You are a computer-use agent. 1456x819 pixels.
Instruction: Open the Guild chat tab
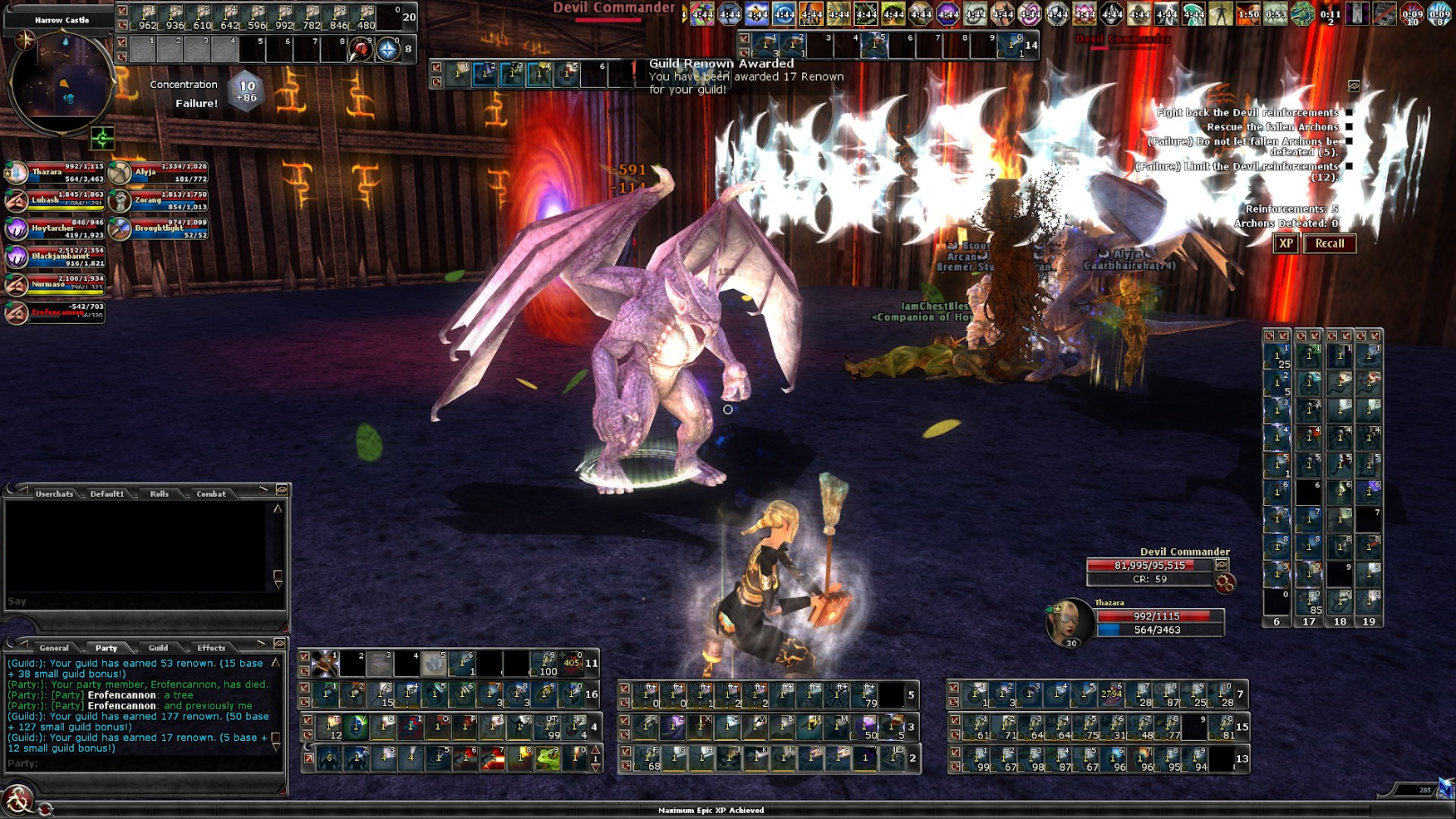[159, 648]
